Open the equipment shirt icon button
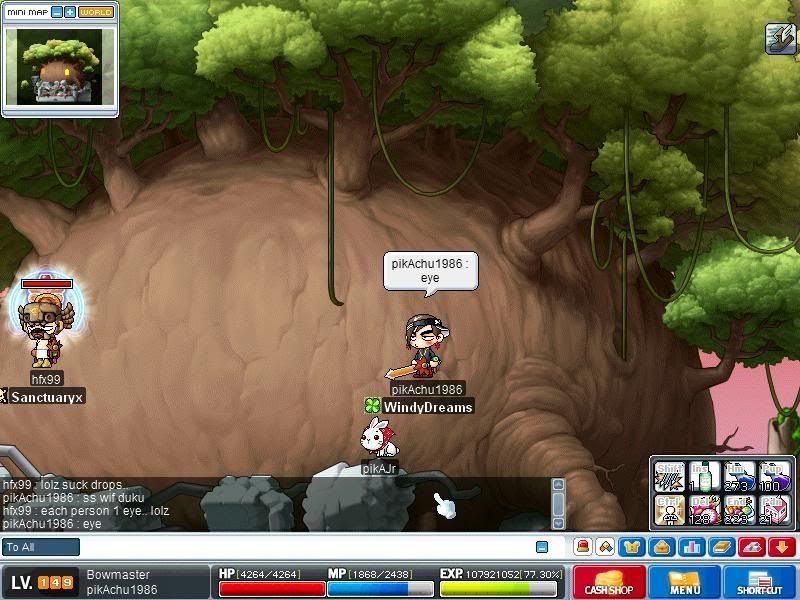 632,547
